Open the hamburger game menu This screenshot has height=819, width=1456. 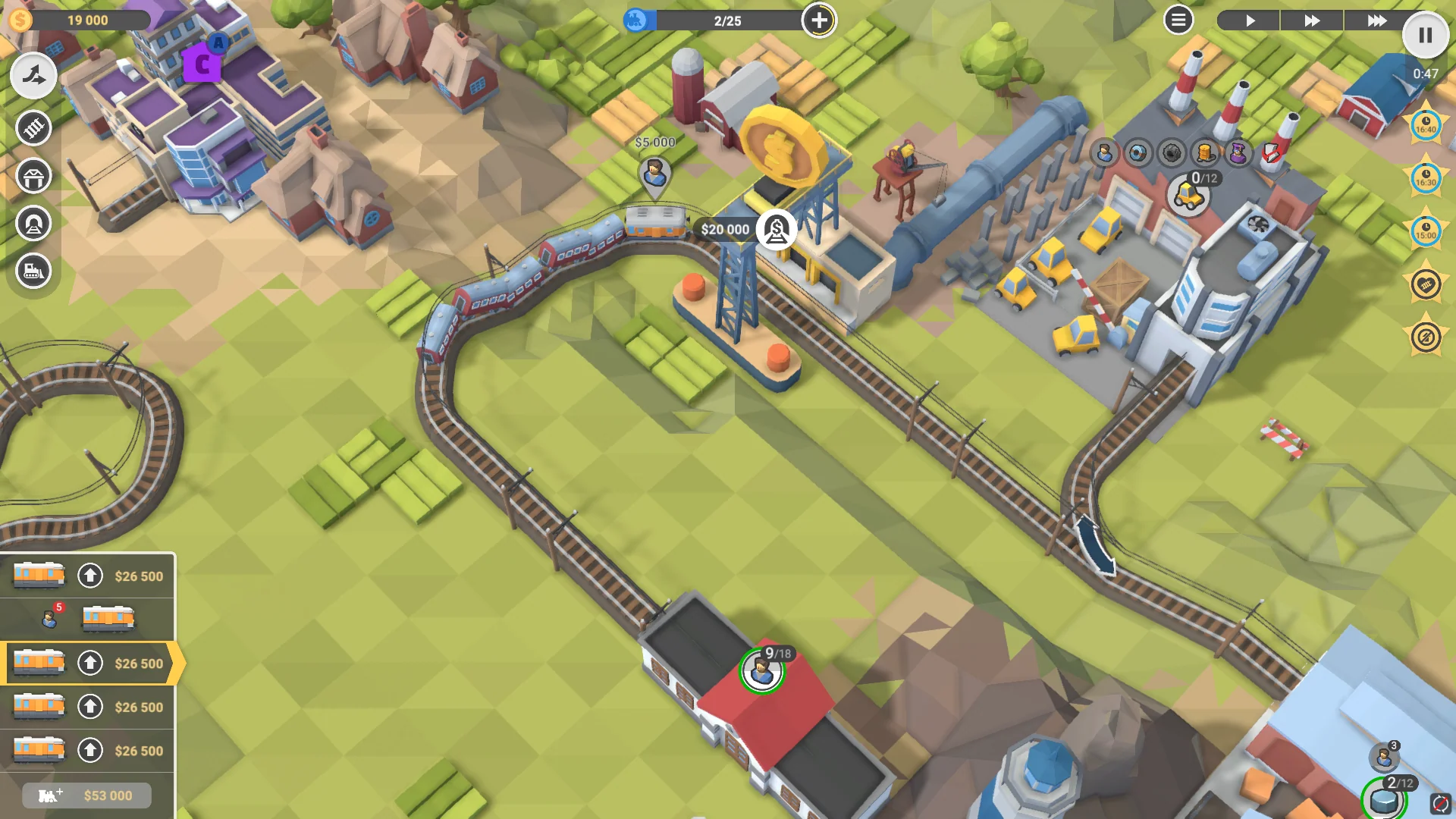[x=1178, y=20]
